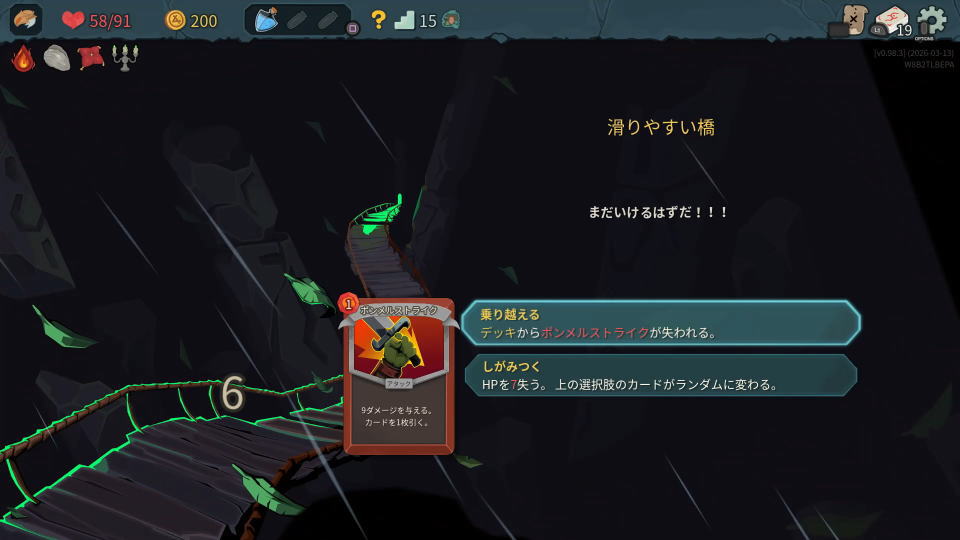Open the settings gear

pyautogui.click(x=932, y=21)
